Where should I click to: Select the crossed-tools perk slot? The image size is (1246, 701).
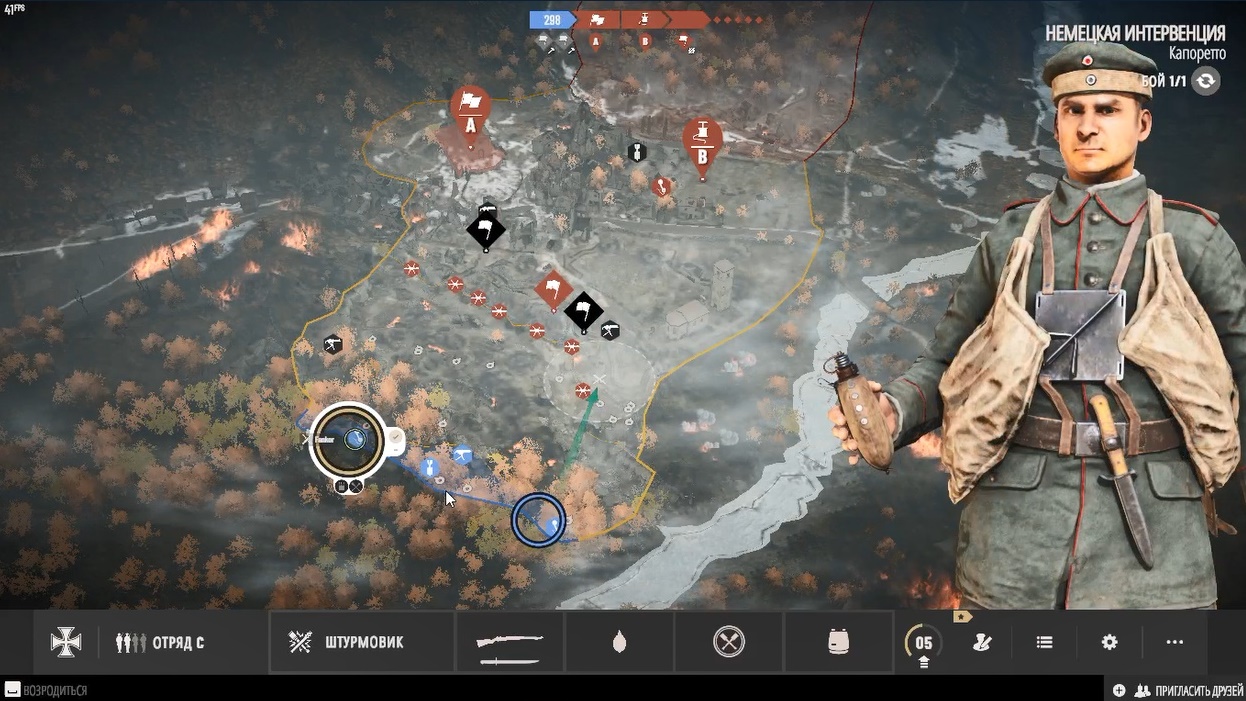click(729, 642)
